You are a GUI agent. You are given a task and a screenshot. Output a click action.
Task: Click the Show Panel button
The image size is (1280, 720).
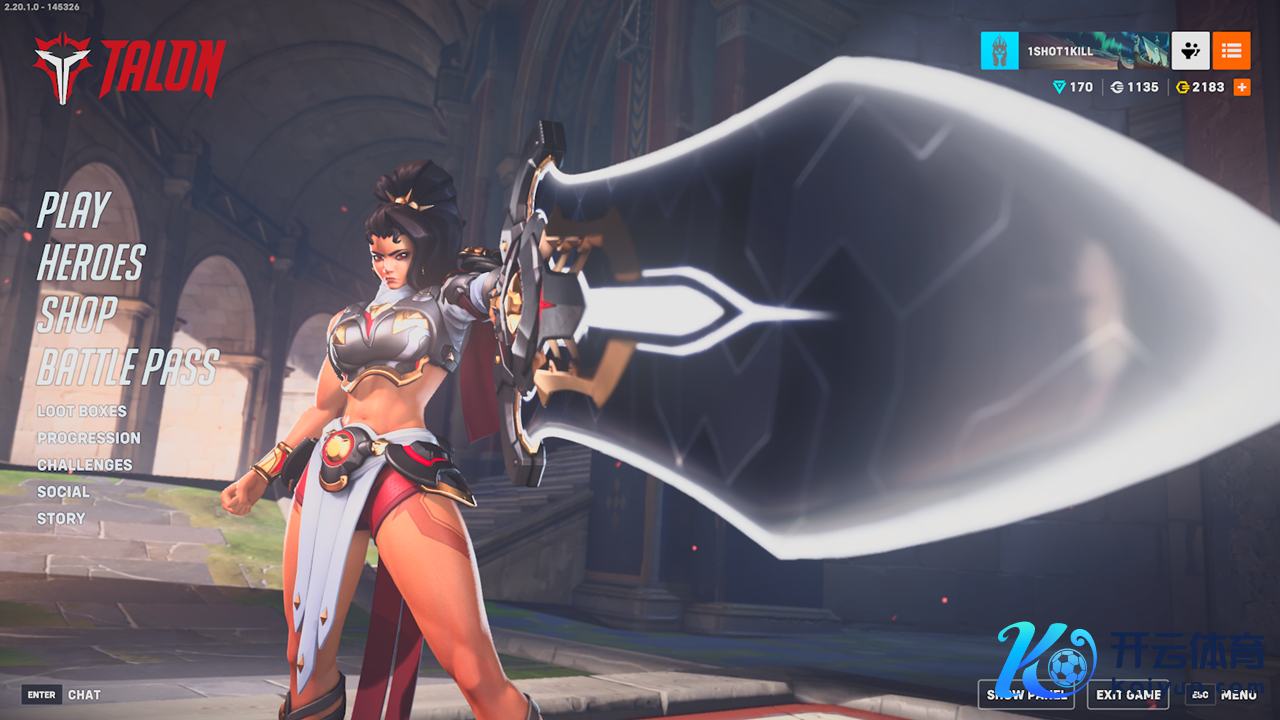(1025, 695)
